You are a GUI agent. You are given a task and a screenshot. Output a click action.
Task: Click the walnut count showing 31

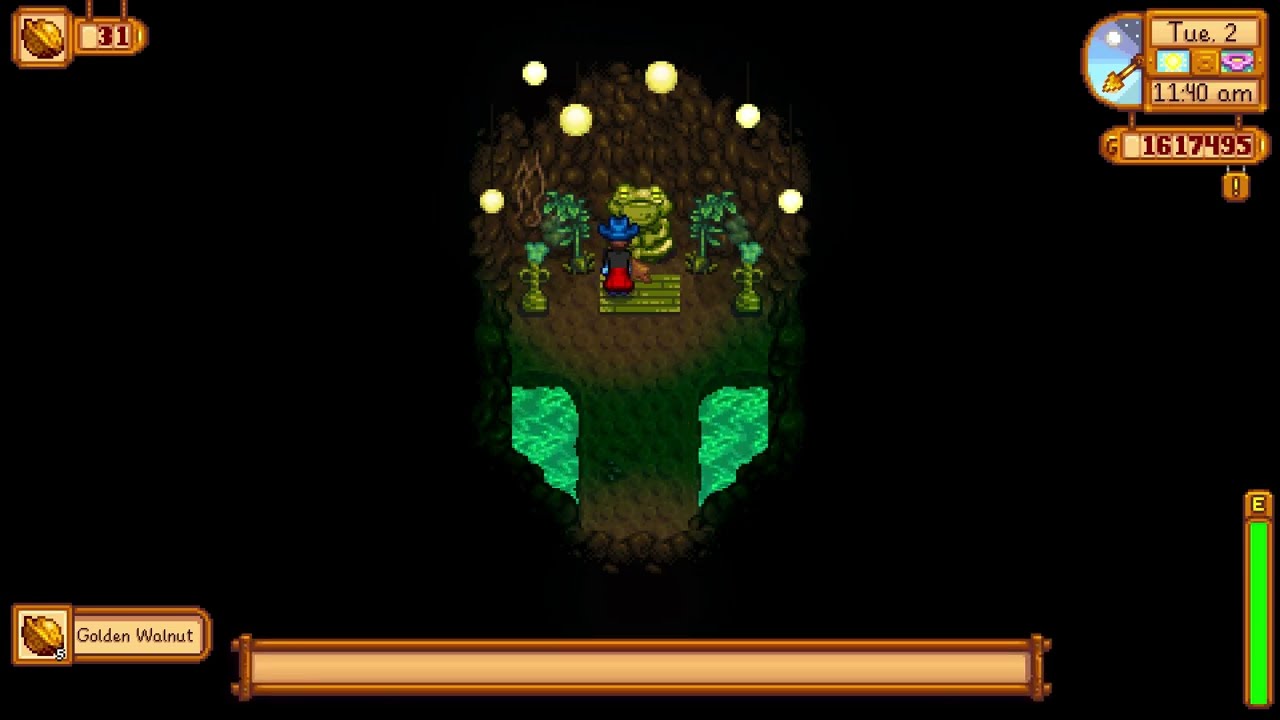(x=113, y=37)
